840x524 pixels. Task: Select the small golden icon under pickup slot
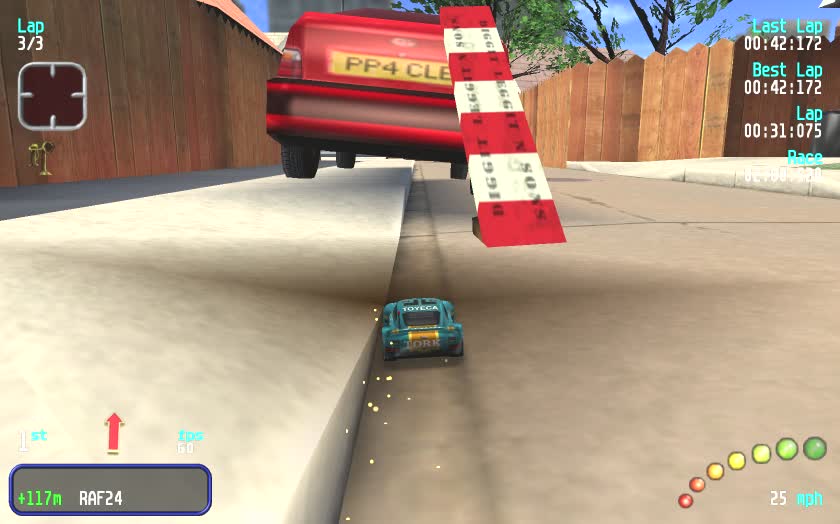[43, 158]
